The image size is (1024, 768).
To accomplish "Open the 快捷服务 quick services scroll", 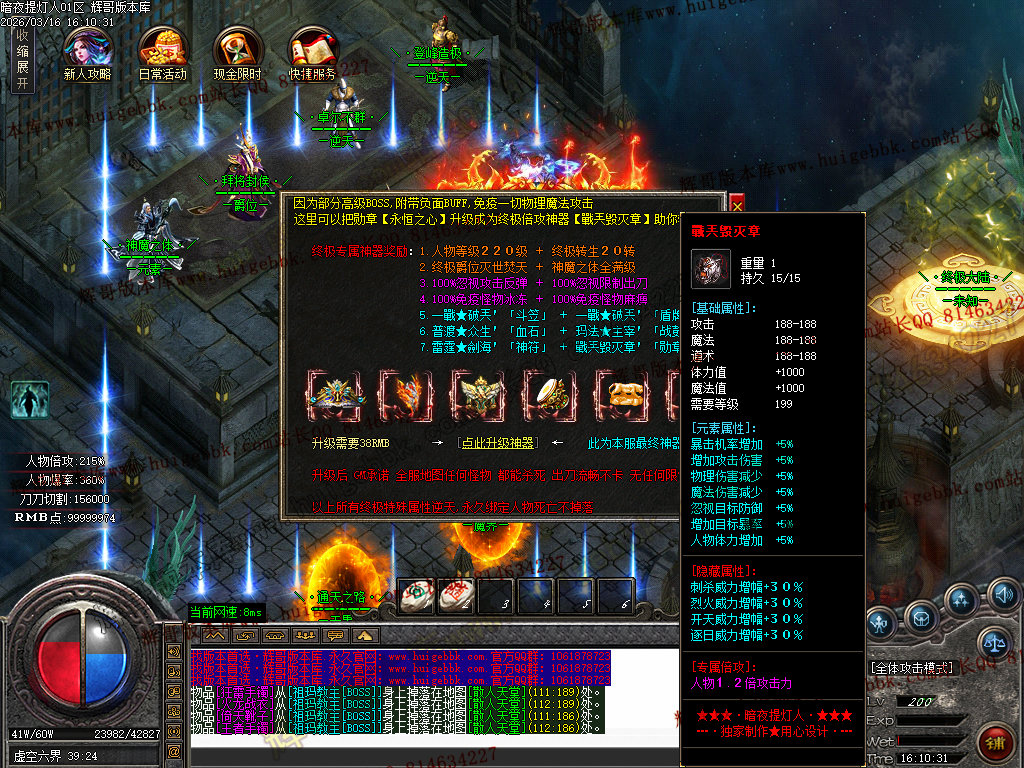I will coord(312,48).
